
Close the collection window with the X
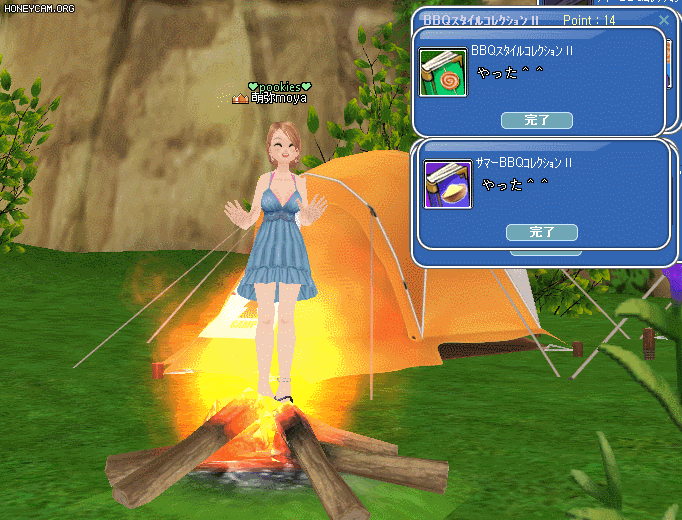pos(663,19)
